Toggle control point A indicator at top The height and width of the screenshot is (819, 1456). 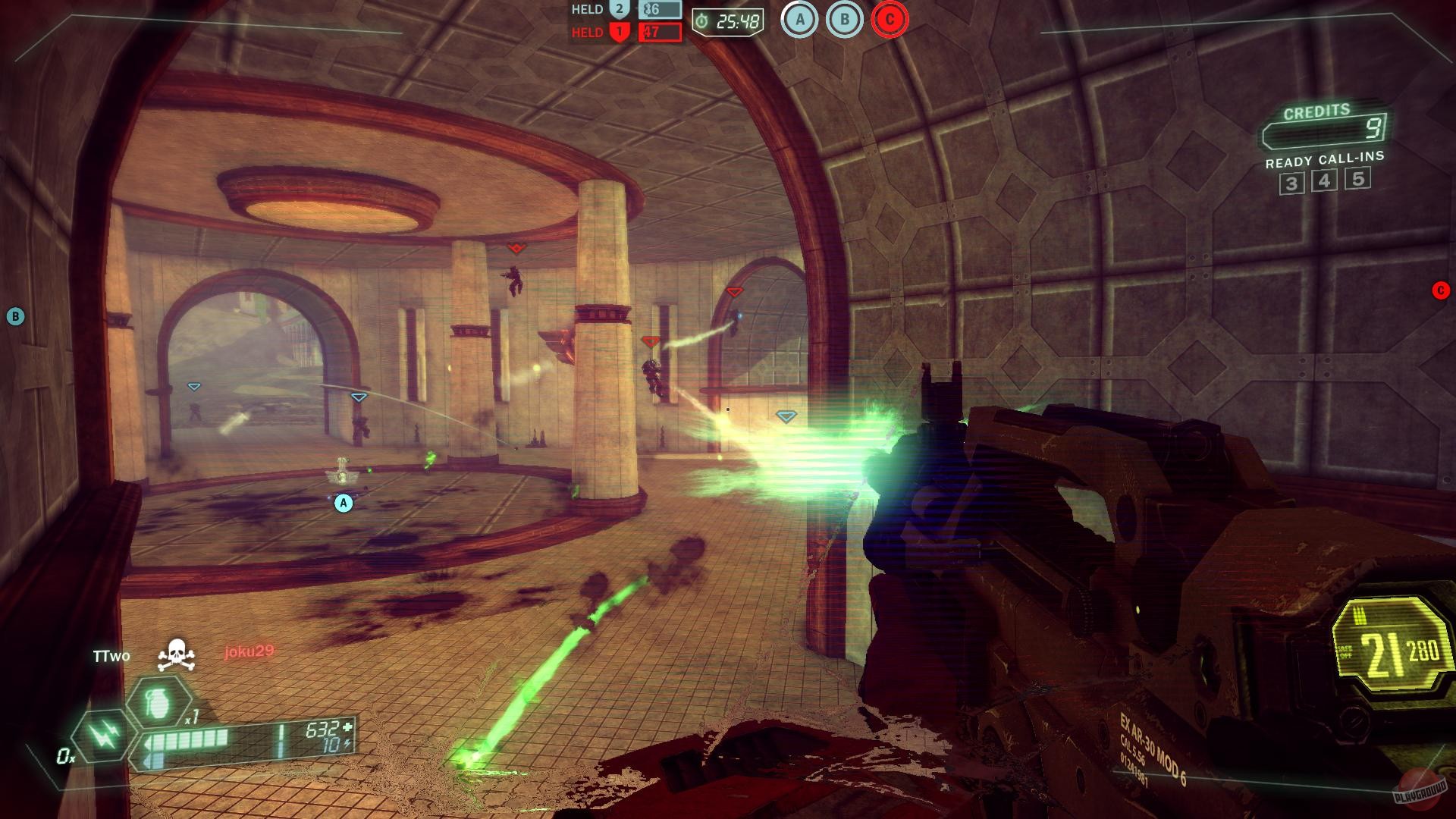point(799,19)
